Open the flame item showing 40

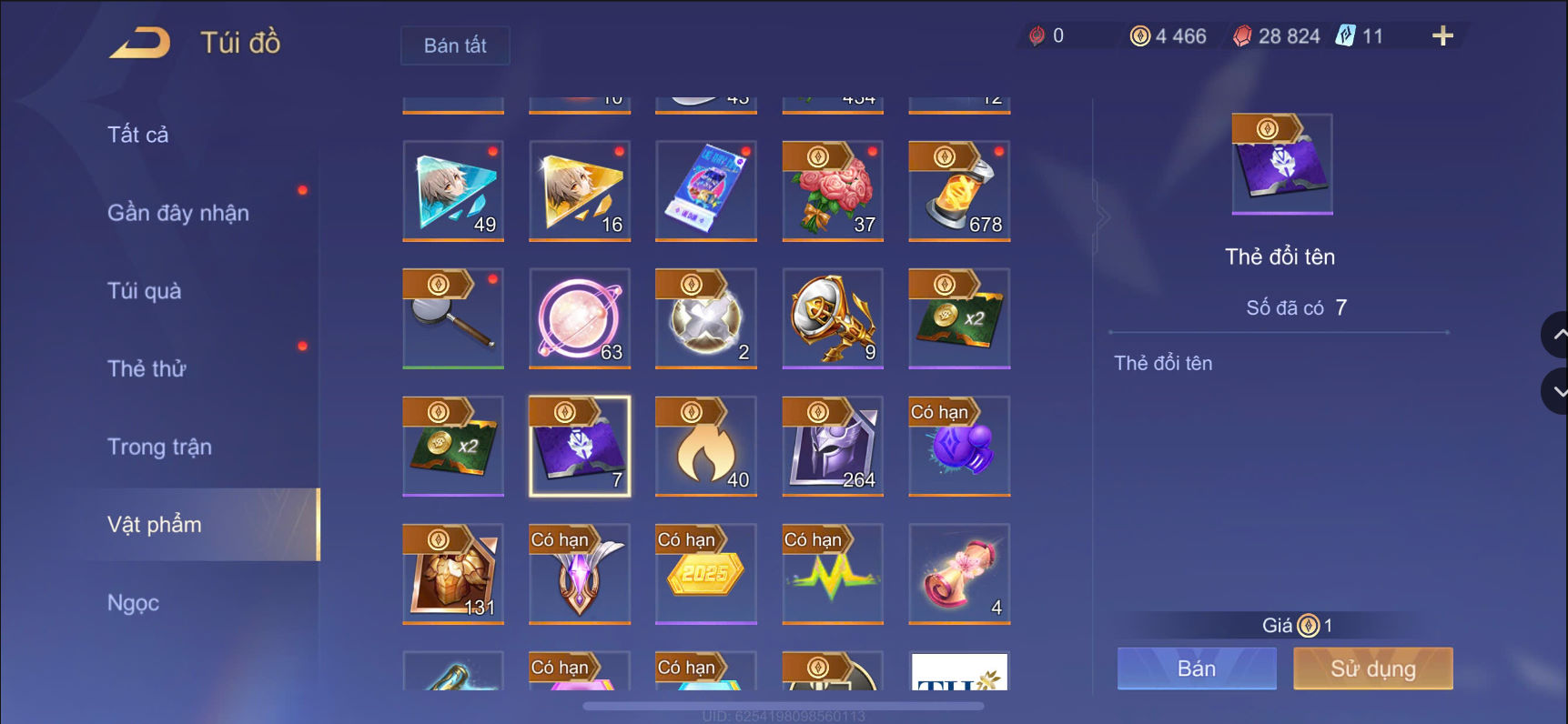[705, 446]
